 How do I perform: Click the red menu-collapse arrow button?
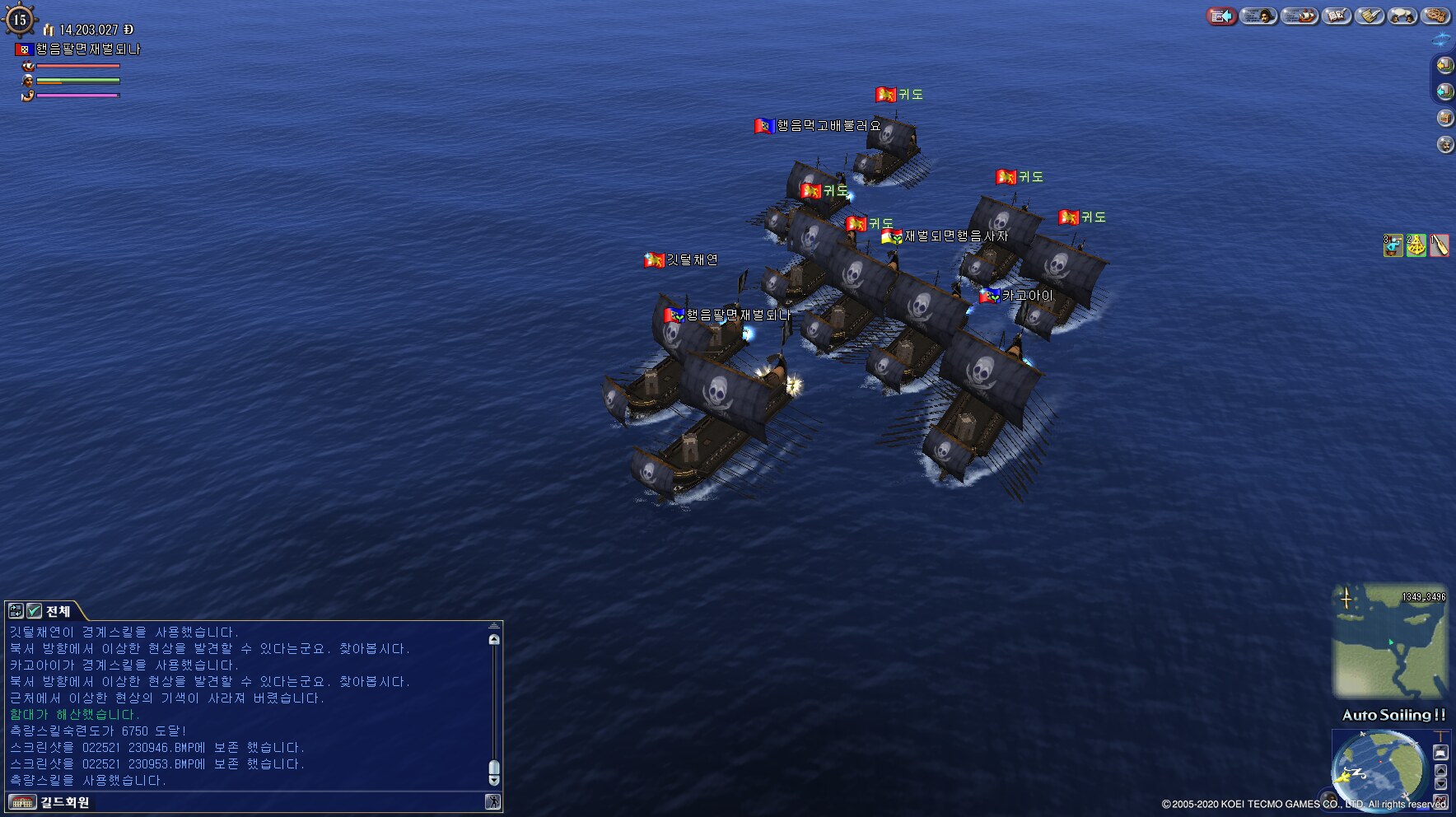1222,16
